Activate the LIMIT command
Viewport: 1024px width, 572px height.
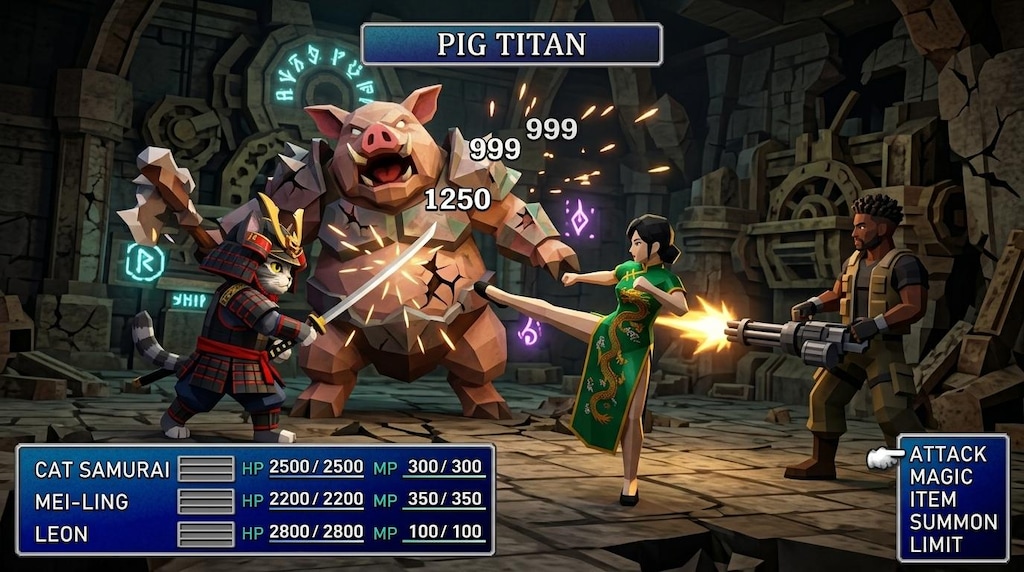[x=936, y=545]
